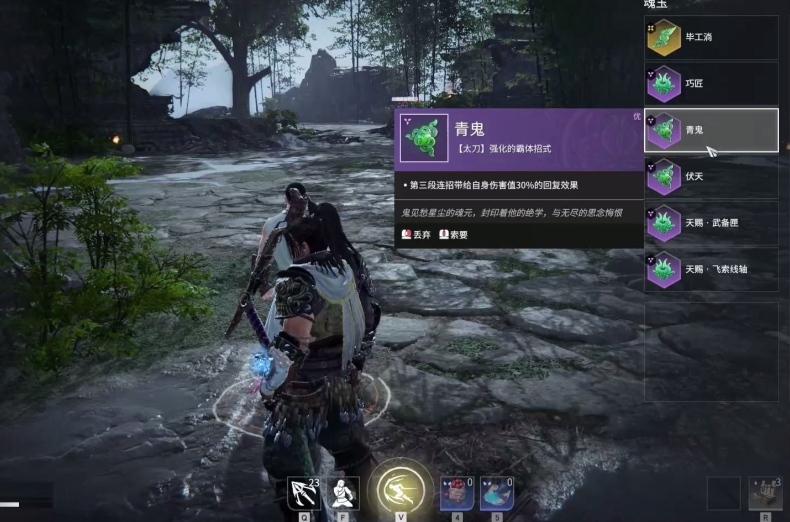The height and width of the screenshot is (522, 790).
Task: Select the 天赐·飞索线轴 soul jade
Action: click(711, 269)
